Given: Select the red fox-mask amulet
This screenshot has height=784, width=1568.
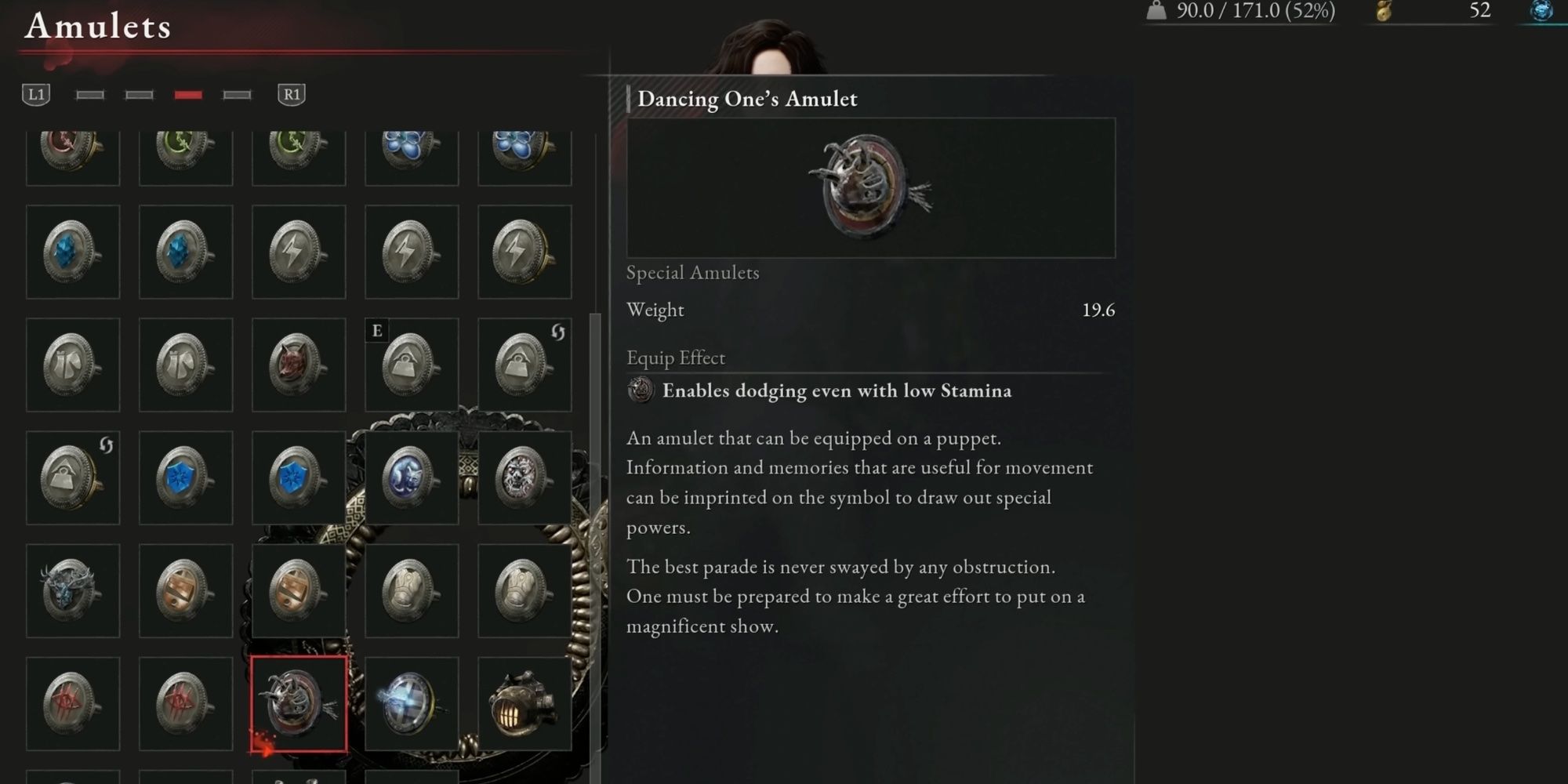Looking at the screenshot, I should [x=299, y=365].
